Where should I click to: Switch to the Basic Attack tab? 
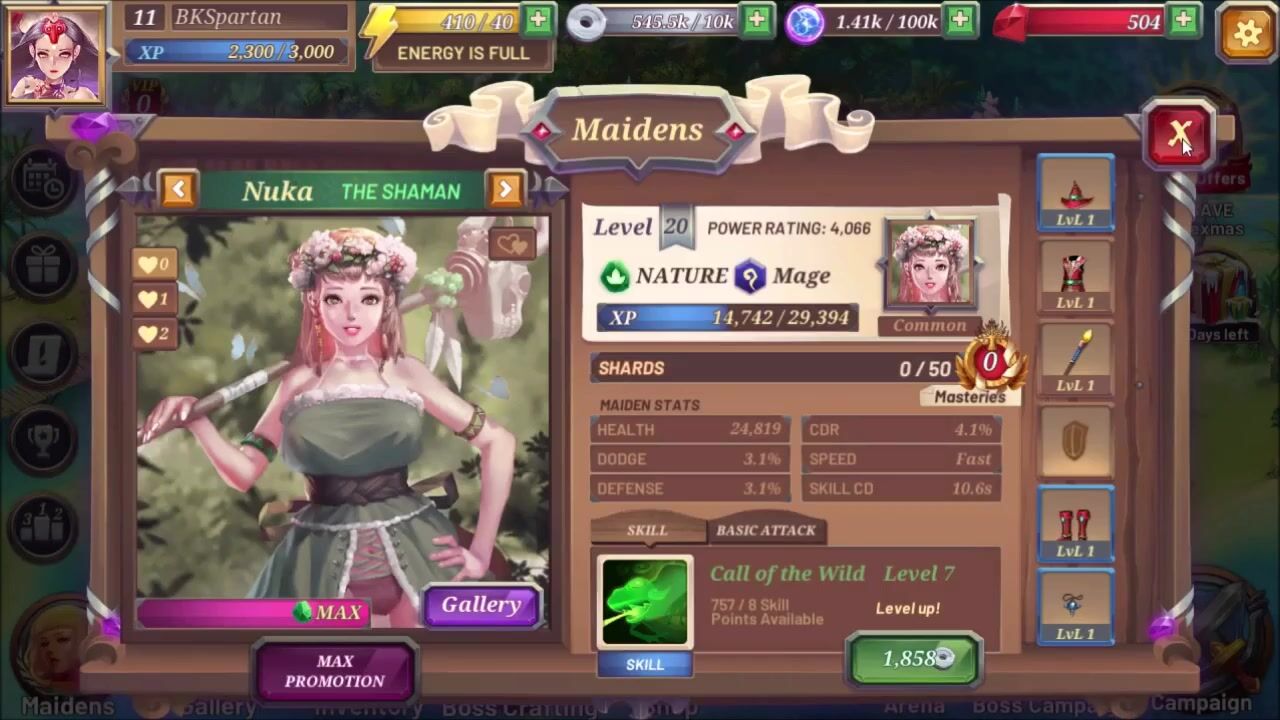click(x=766, y=530)
